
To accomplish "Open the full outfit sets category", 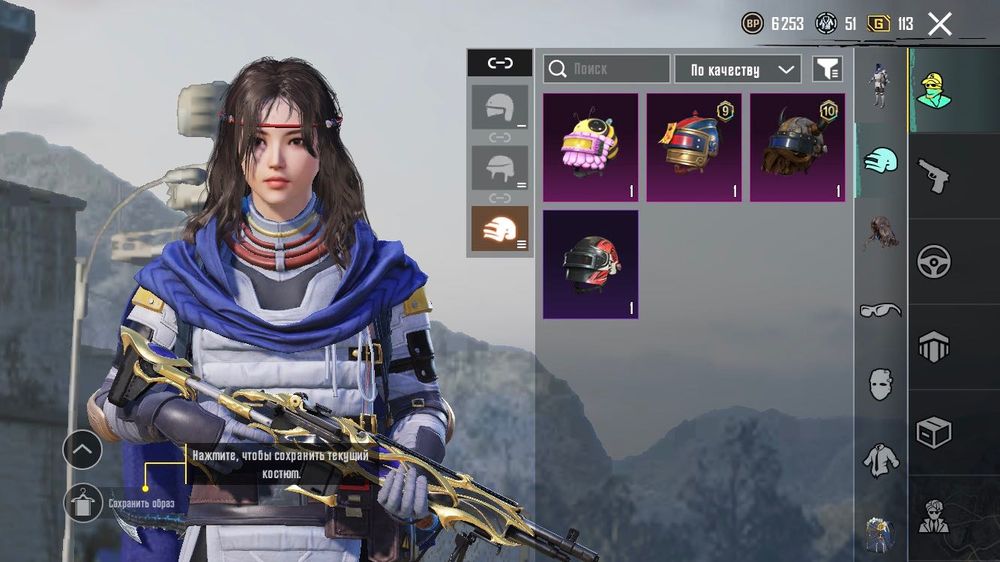I will [880, 87].
